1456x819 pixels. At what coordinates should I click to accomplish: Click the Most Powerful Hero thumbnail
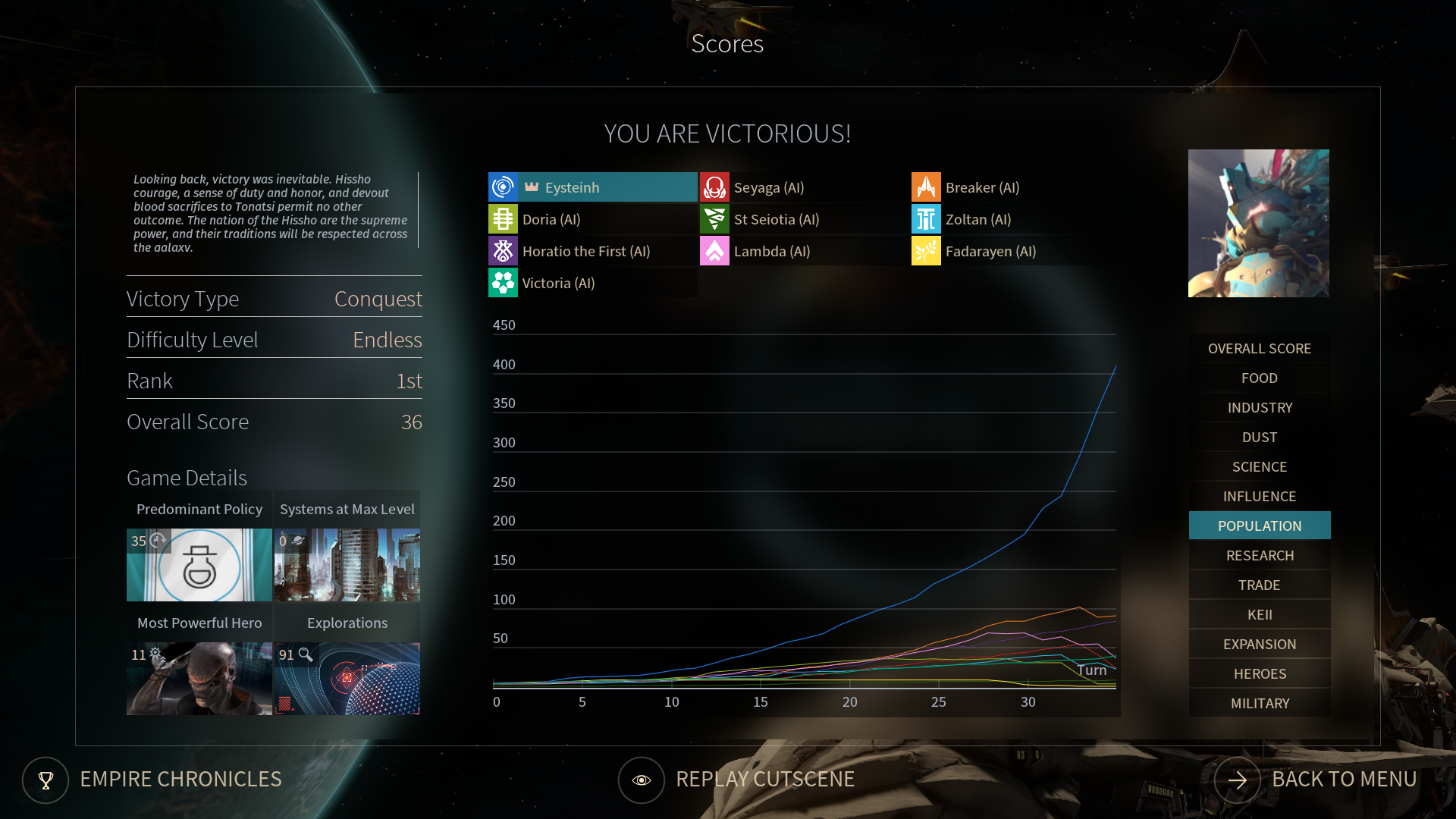click(199, 679)
